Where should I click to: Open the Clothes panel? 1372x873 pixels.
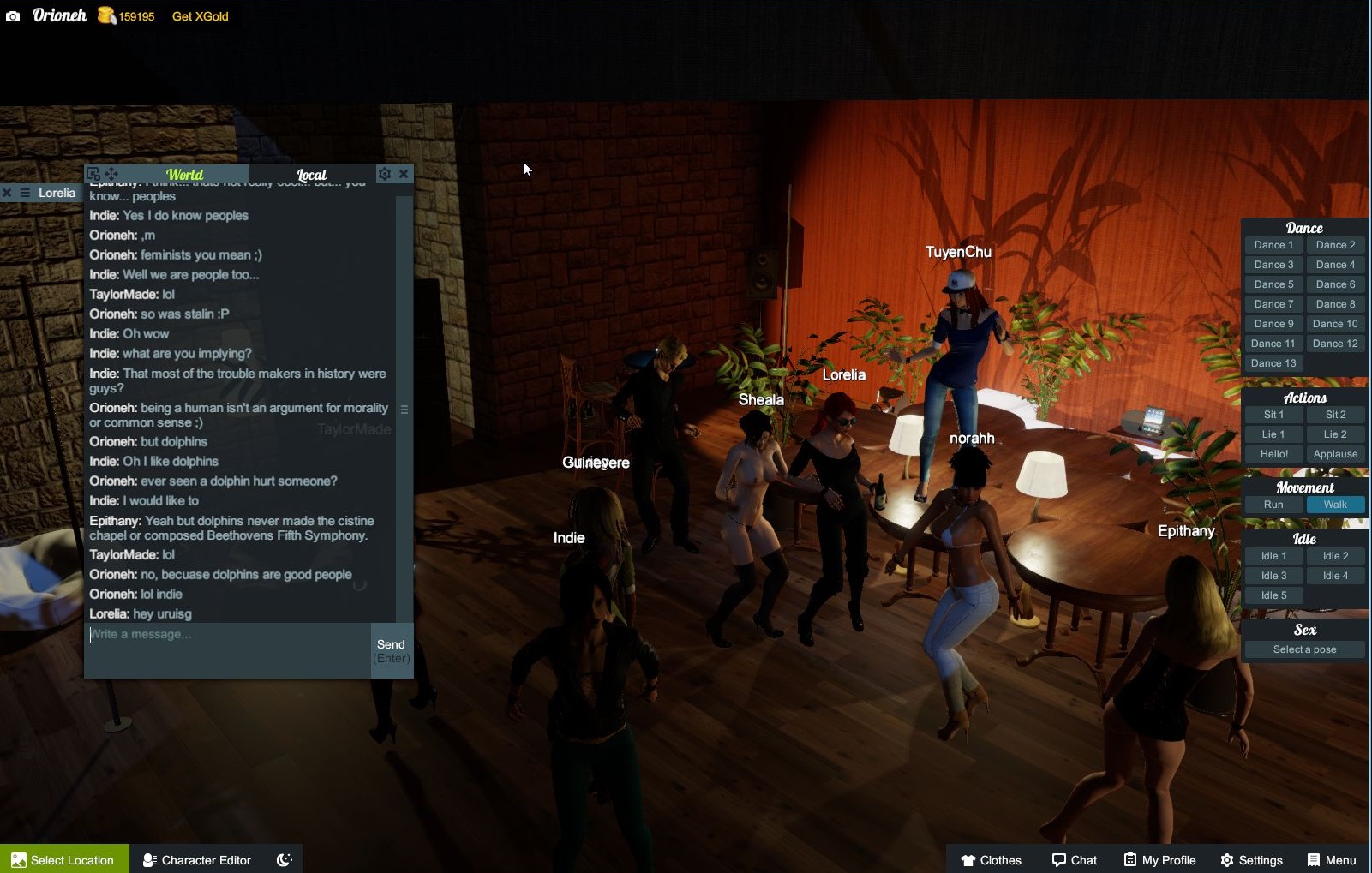(991, 859)
